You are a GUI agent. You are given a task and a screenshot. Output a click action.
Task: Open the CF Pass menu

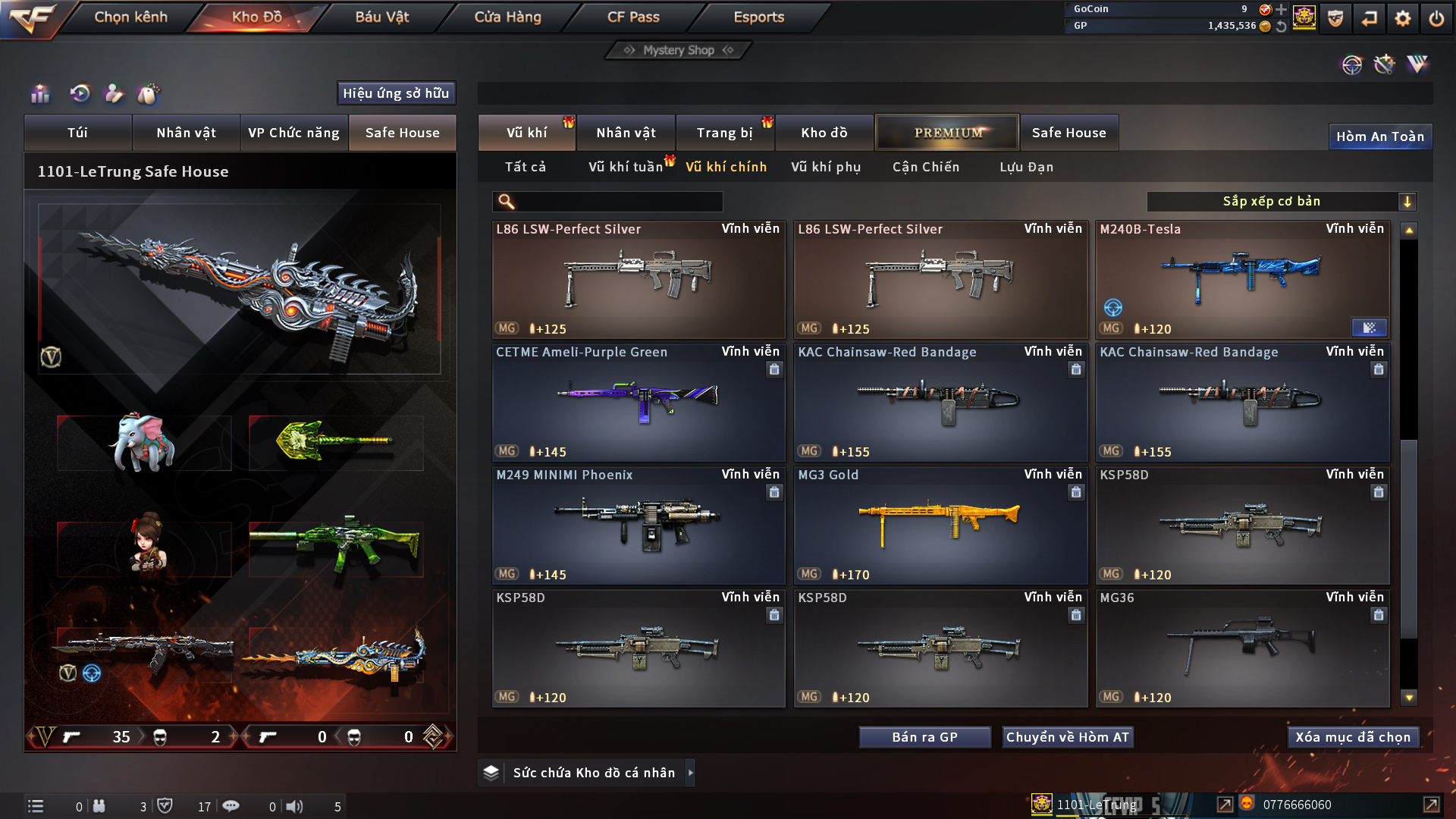633,17
